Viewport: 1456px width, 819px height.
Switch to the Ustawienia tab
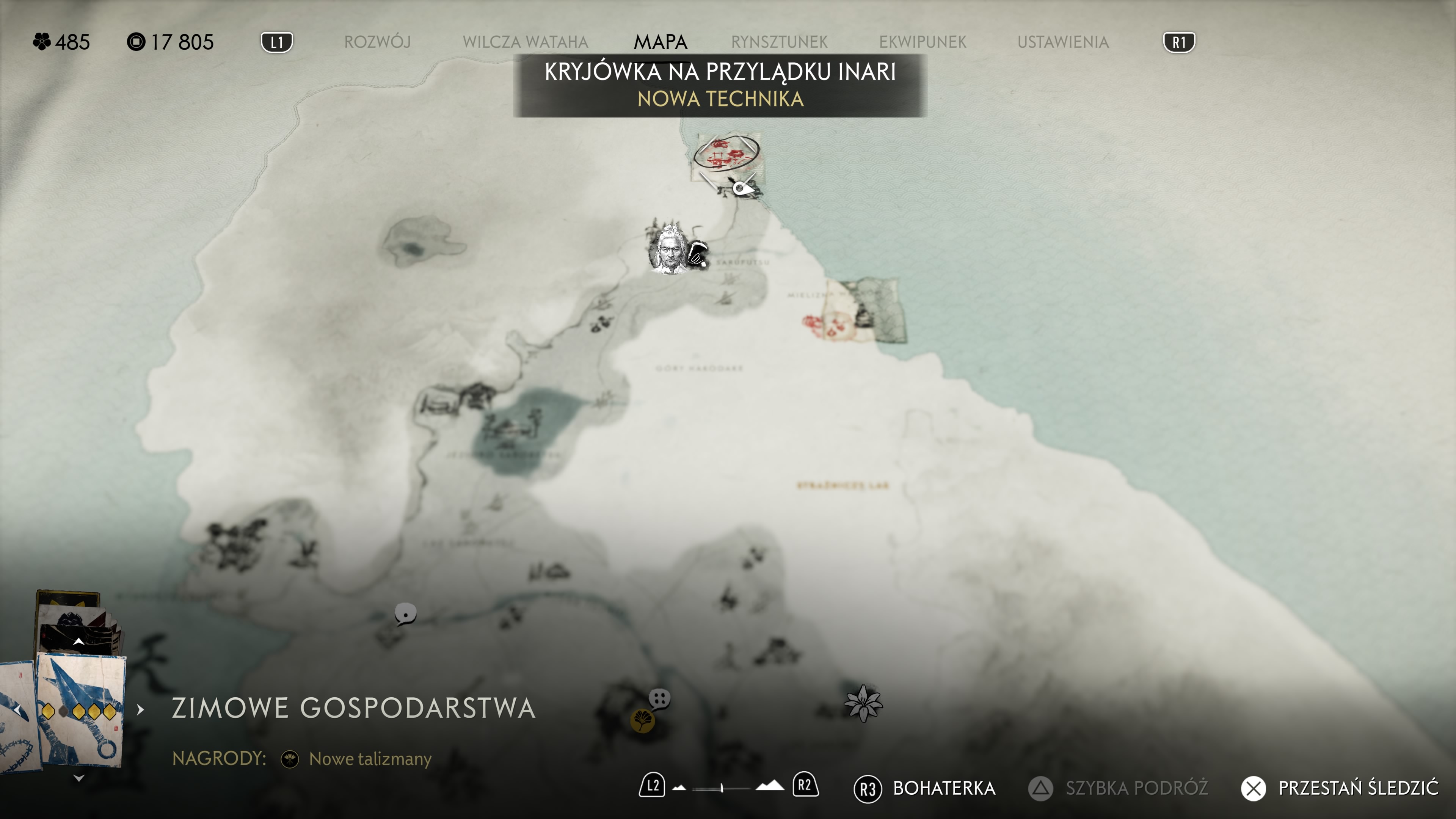pos(1062,42)
